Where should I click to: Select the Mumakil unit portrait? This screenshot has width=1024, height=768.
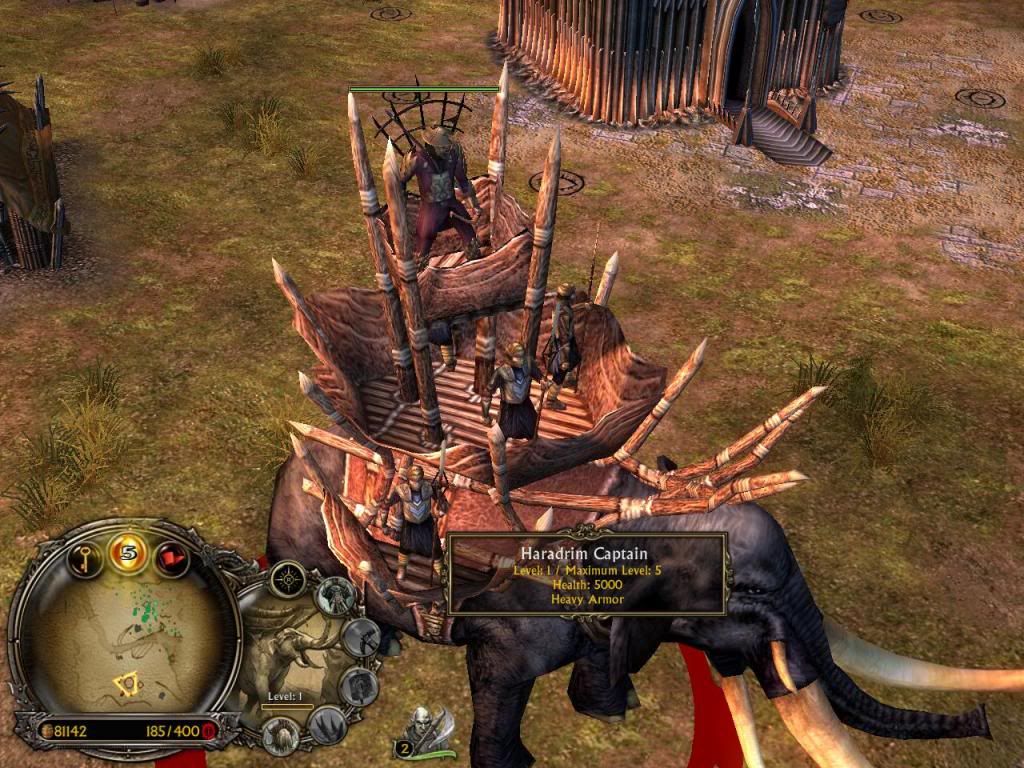291,651
